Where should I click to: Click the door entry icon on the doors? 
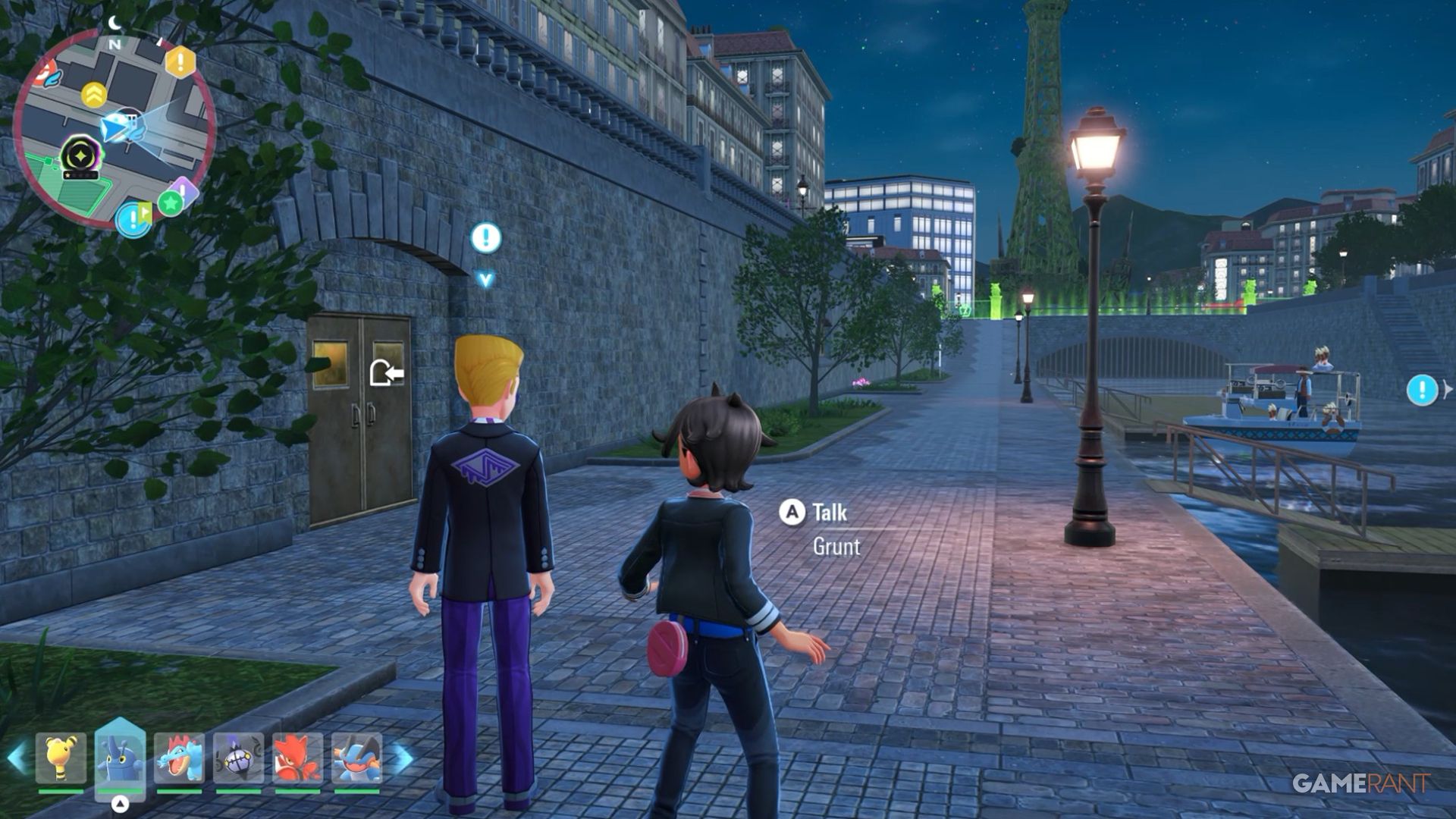[x=386, y=372]
